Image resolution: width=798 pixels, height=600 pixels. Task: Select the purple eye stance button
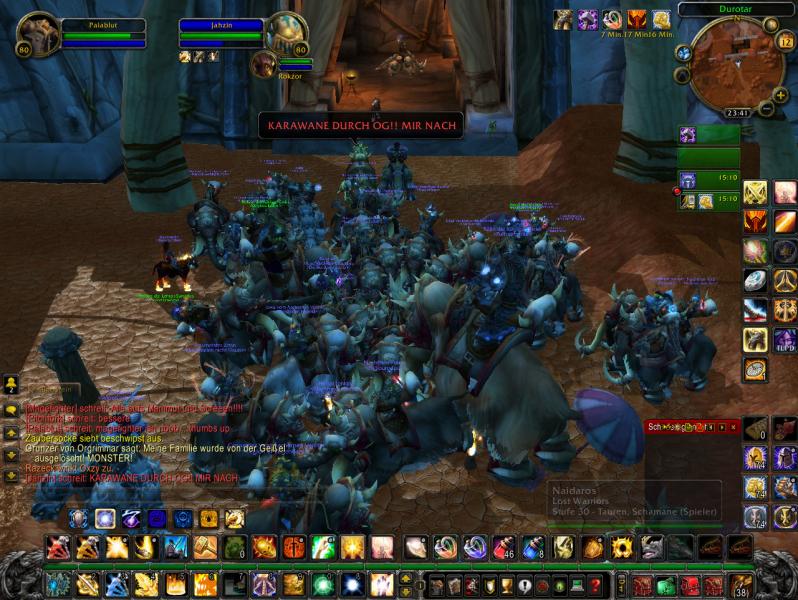[x=131, y=519]
